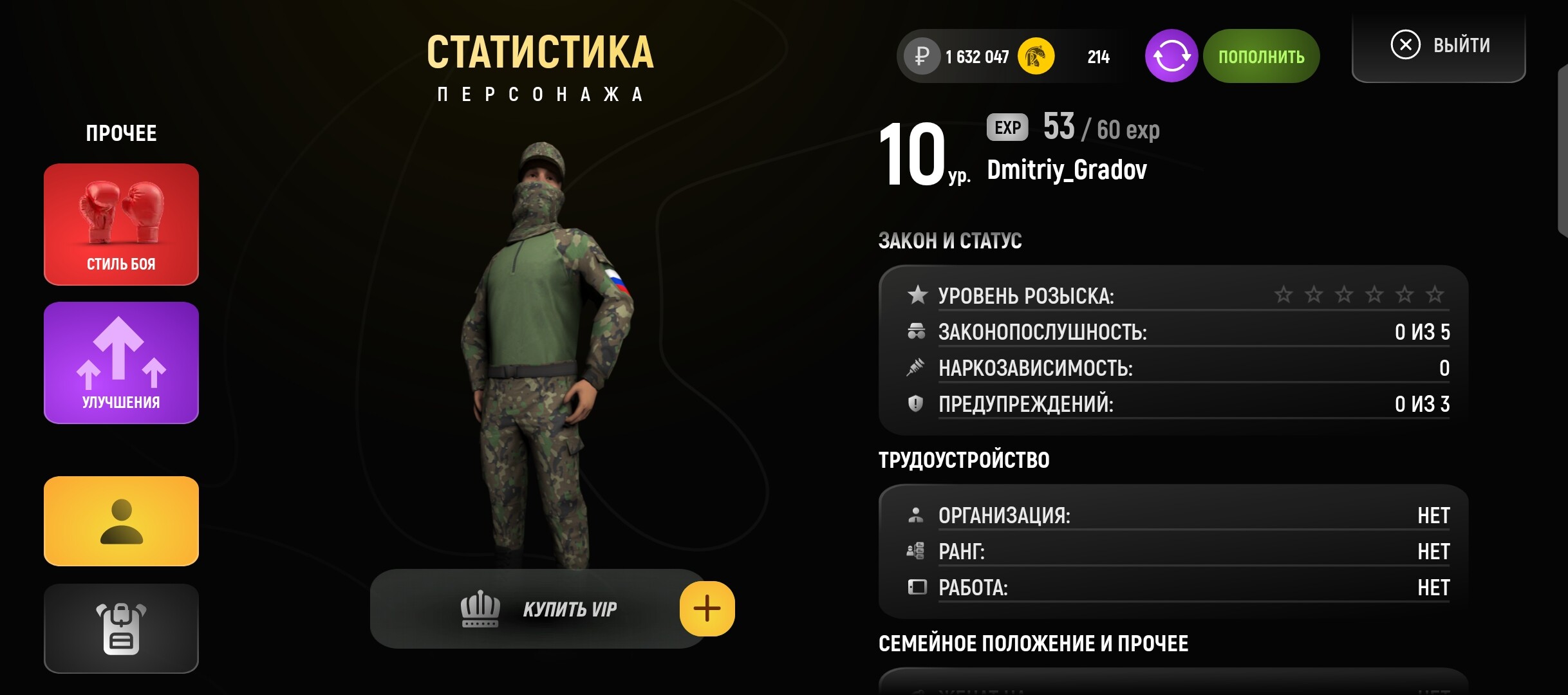Click the warning shield icon beside Предупреждений
The image size is (1568, 695).
(916, 404)
